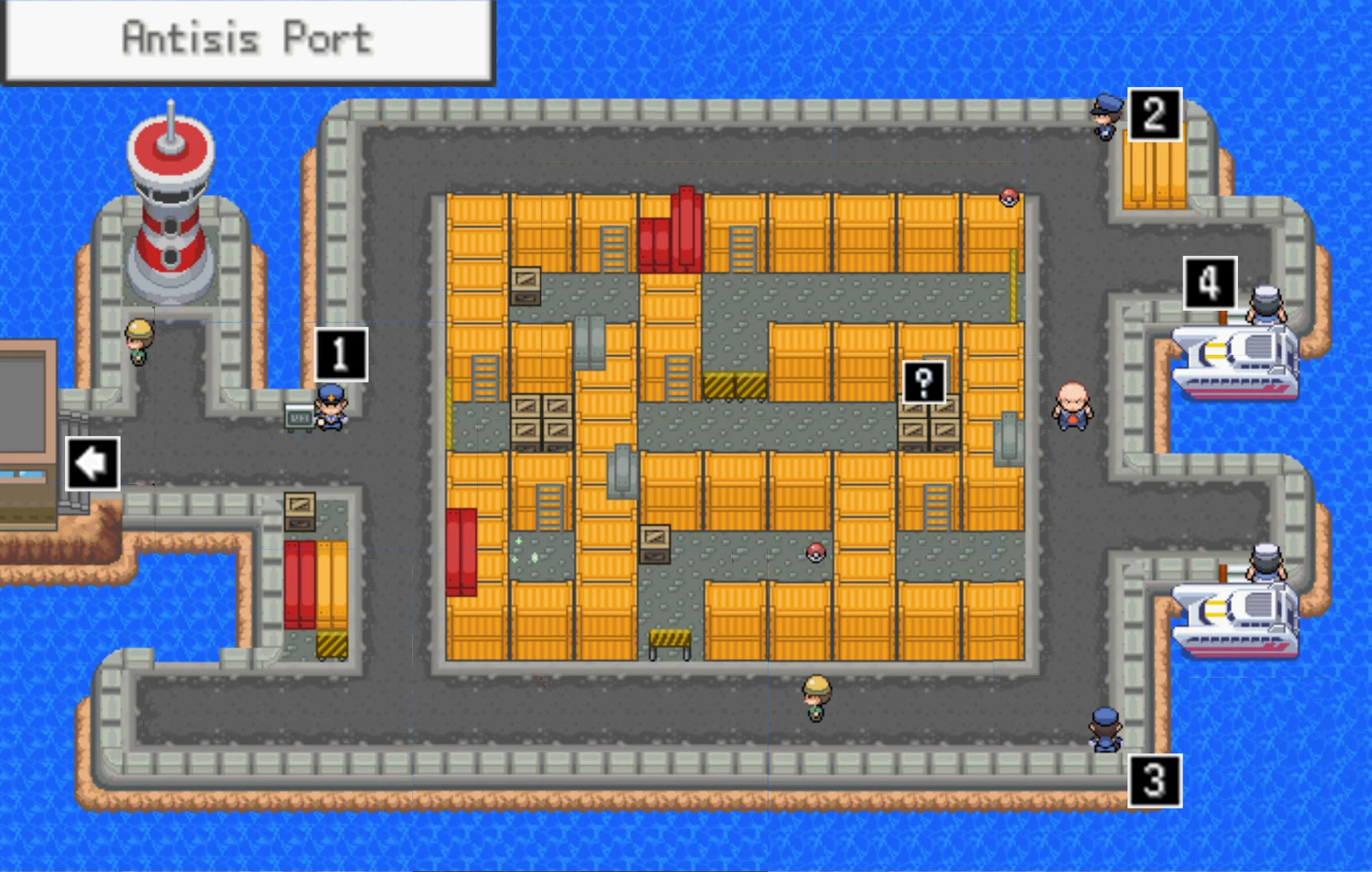The width and height of the screenshot is (1372, 872).
Task: Select the question mark marker
Action: tap(924, 382)
